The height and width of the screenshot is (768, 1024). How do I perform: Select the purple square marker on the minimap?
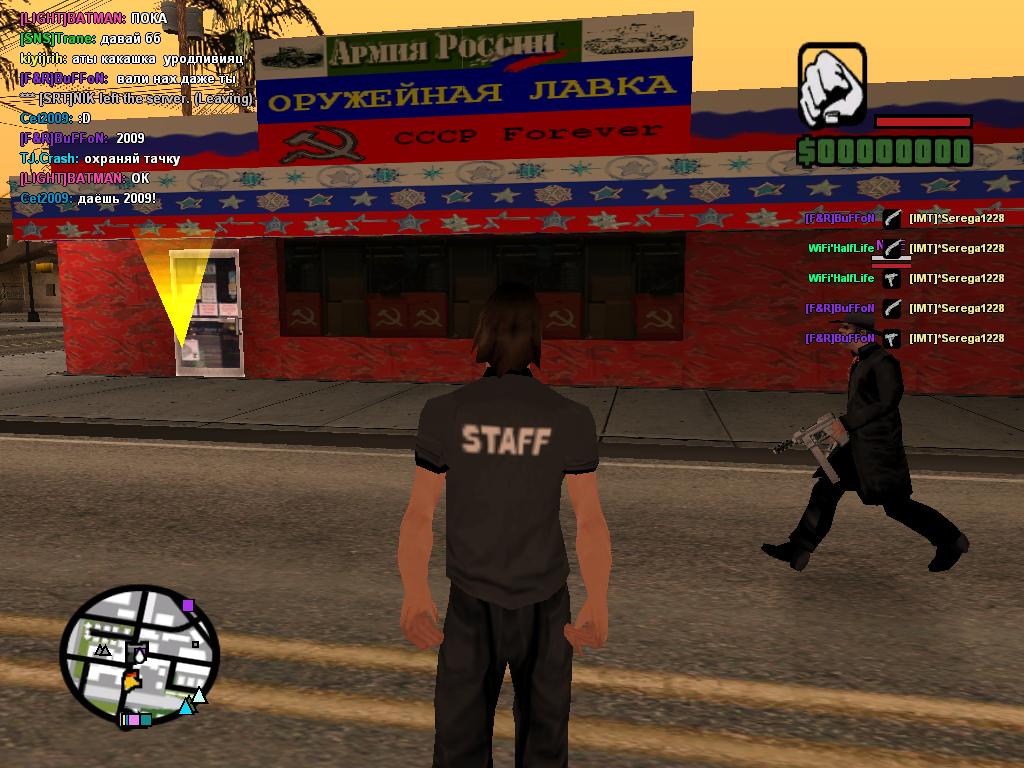188,605
